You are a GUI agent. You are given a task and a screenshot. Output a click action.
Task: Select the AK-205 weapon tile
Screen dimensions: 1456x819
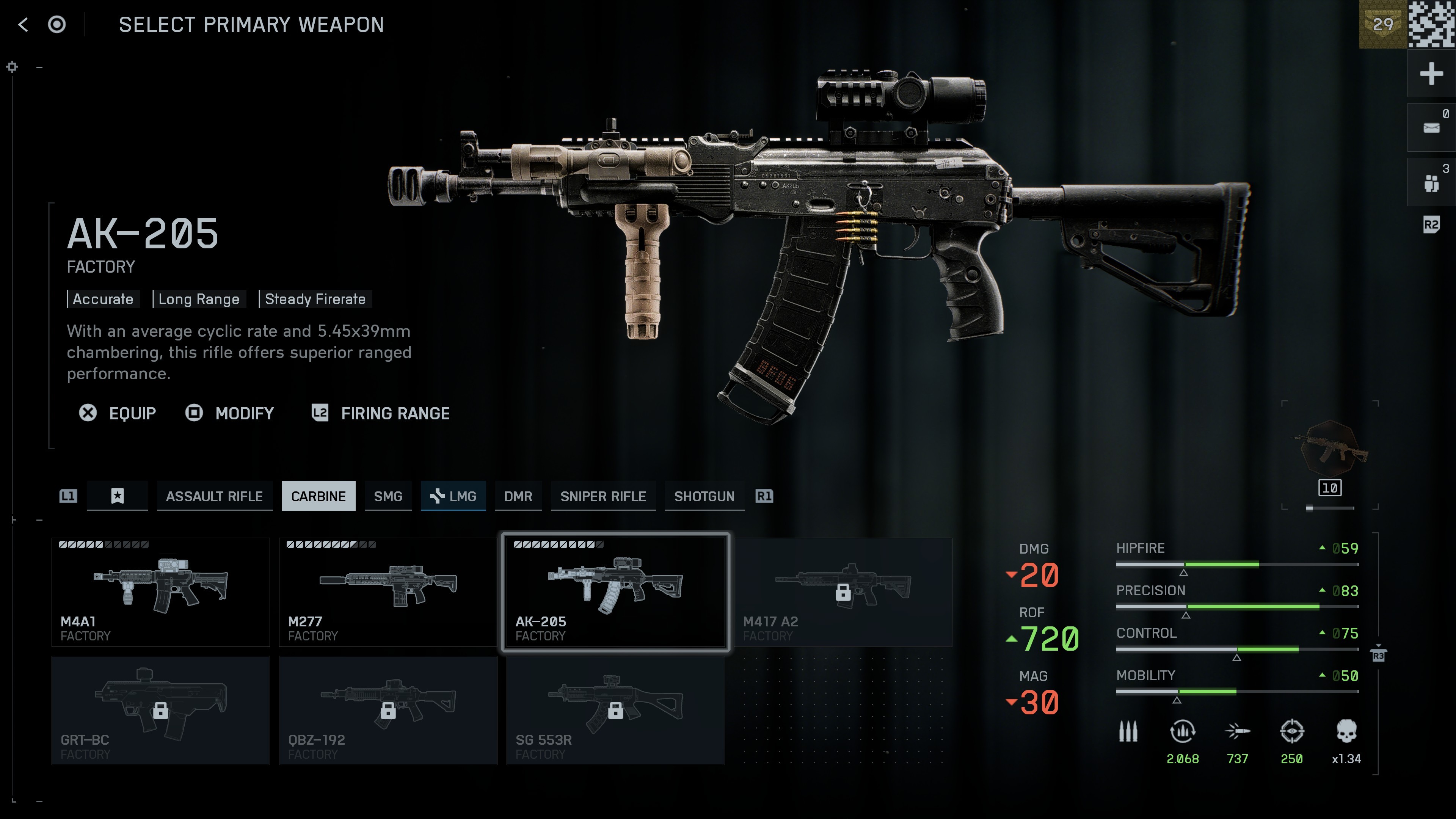click(x=615, y=592)
